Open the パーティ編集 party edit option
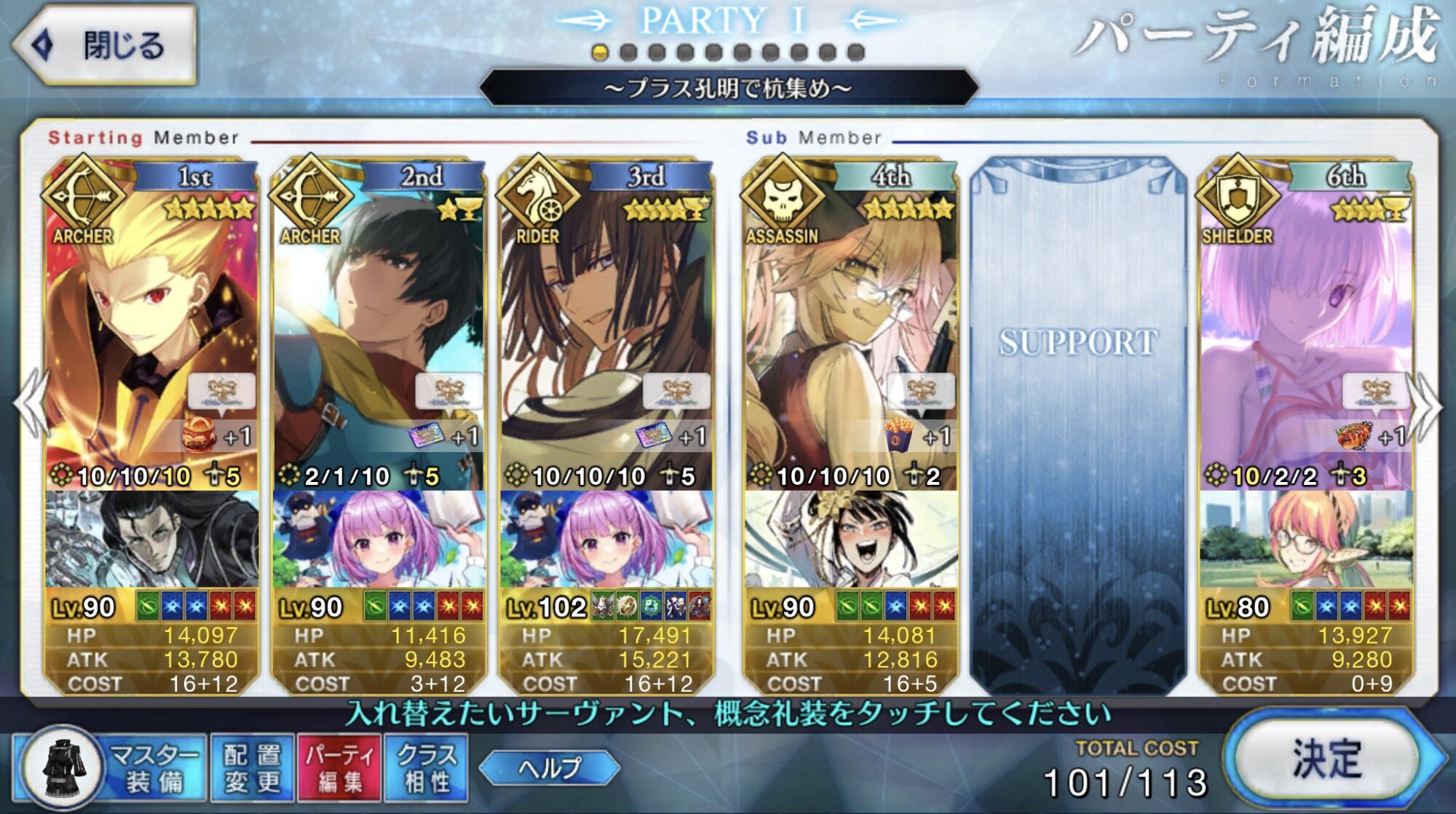Screen dimensions: 1456x814 coord(341,768)
